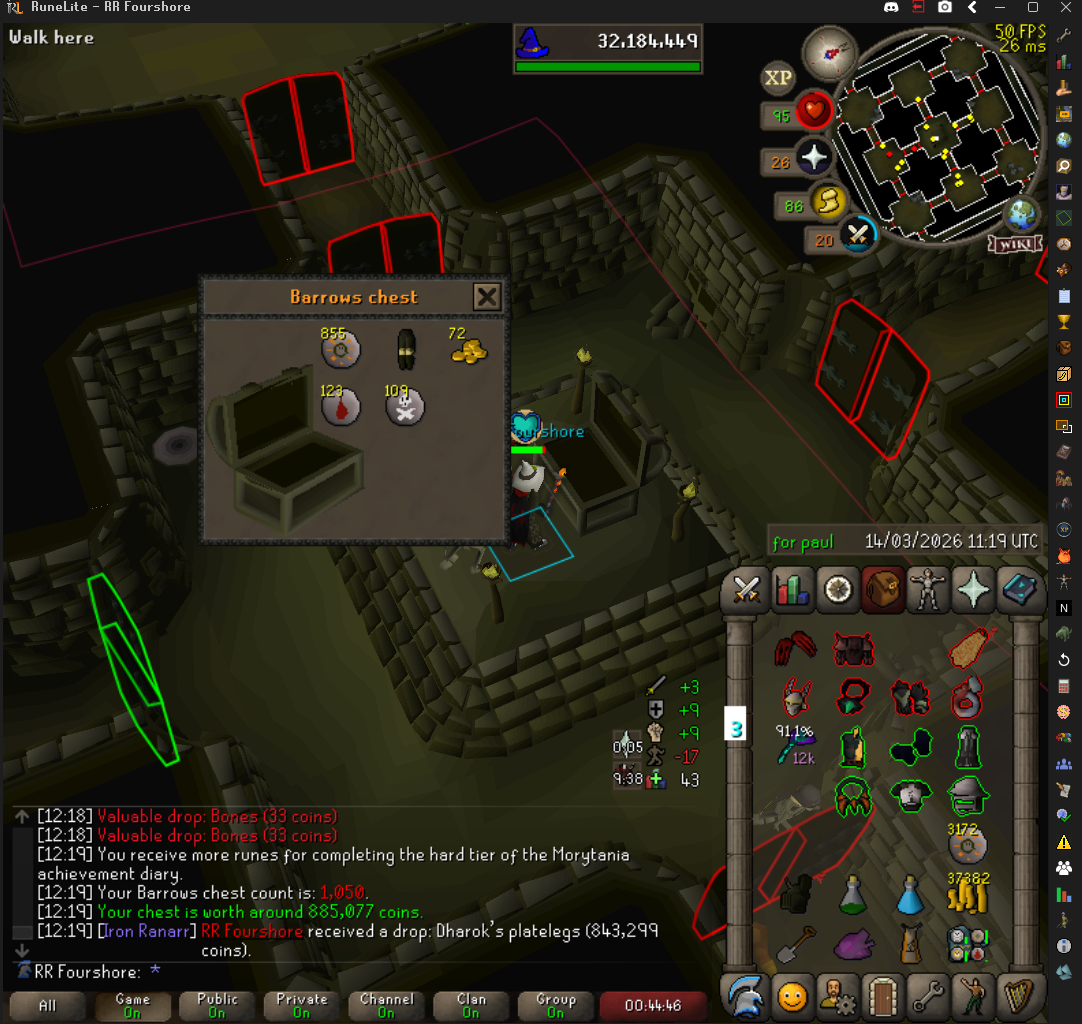Open the Logout door tab

[x=882, y=995]
